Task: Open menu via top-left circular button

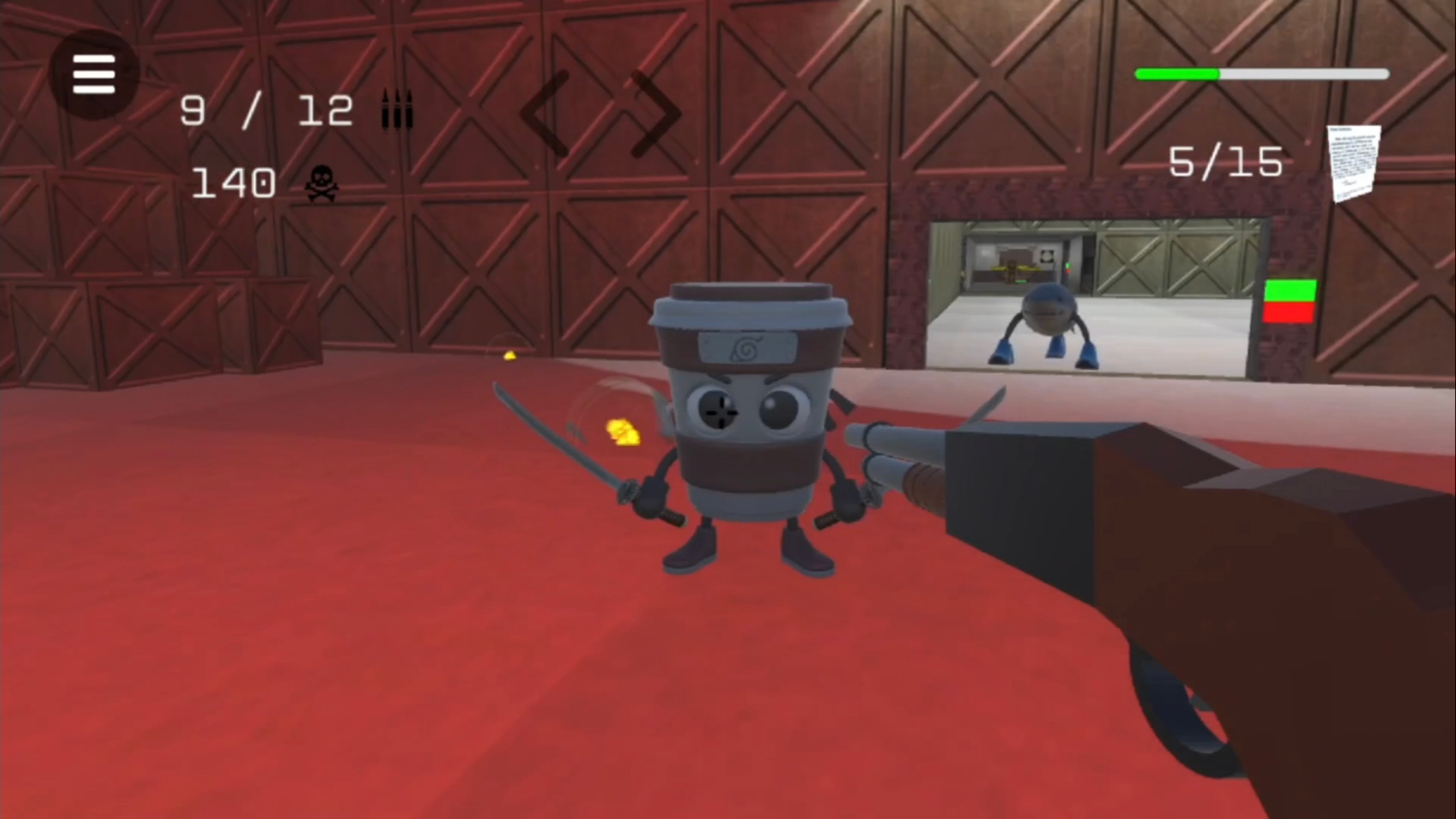Action: pos(93,74)
